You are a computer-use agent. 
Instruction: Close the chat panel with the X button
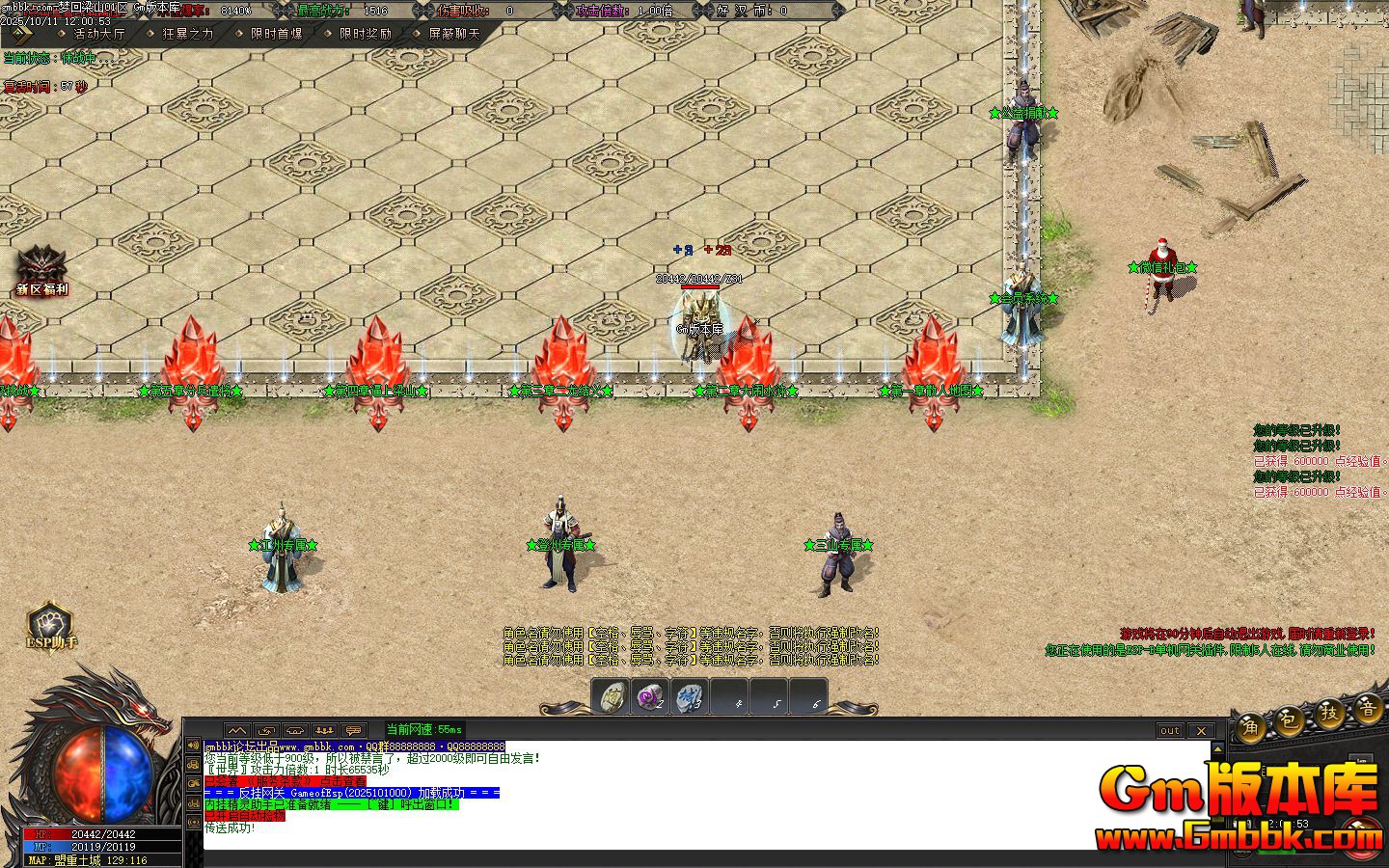click(x=1201, y=730)
